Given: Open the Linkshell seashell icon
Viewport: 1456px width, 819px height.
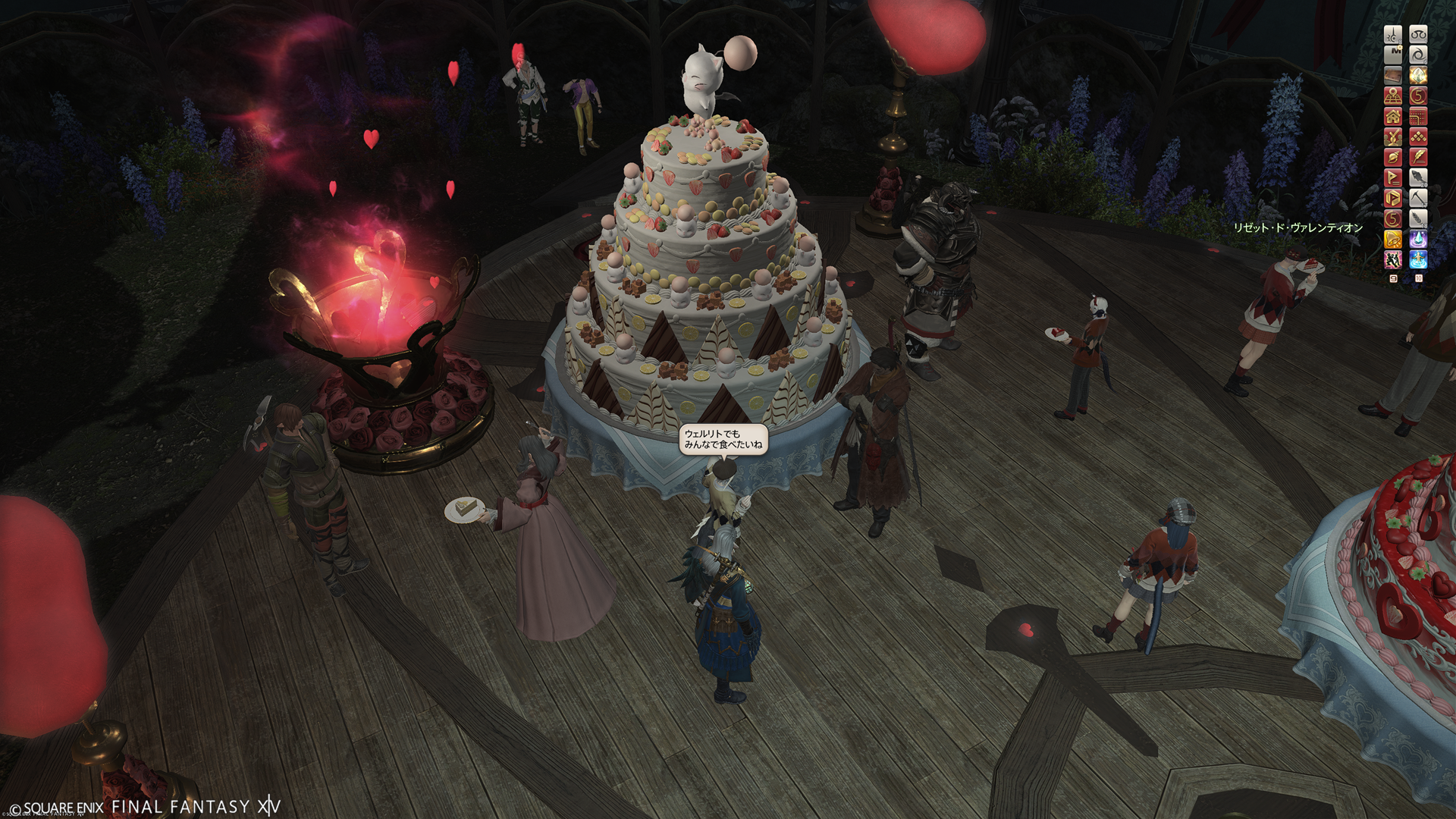Looking at the screenshot, I should point(1393,157).
